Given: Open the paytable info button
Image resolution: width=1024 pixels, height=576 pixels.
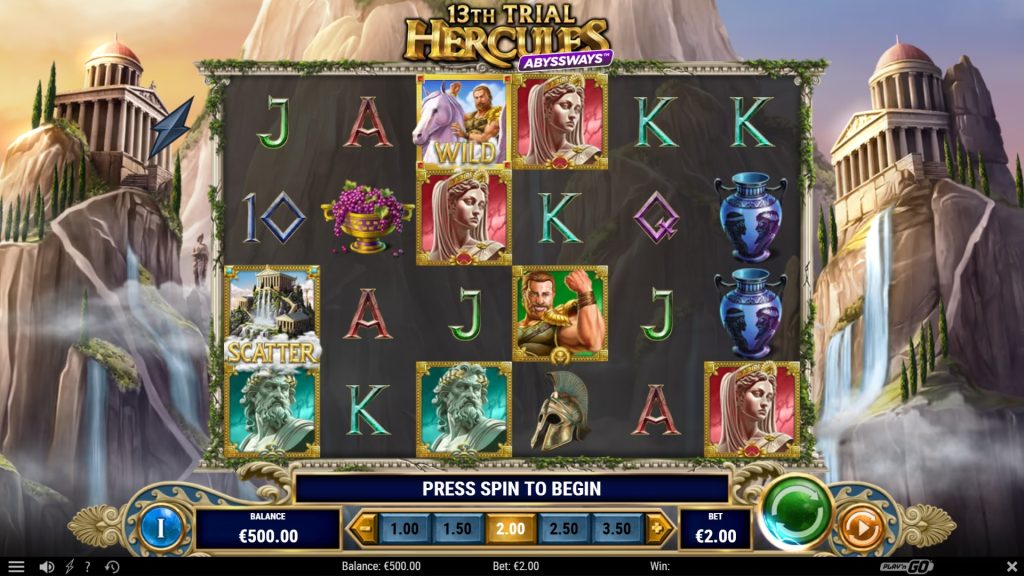Looking at the screenshot, I should [158, 528].
